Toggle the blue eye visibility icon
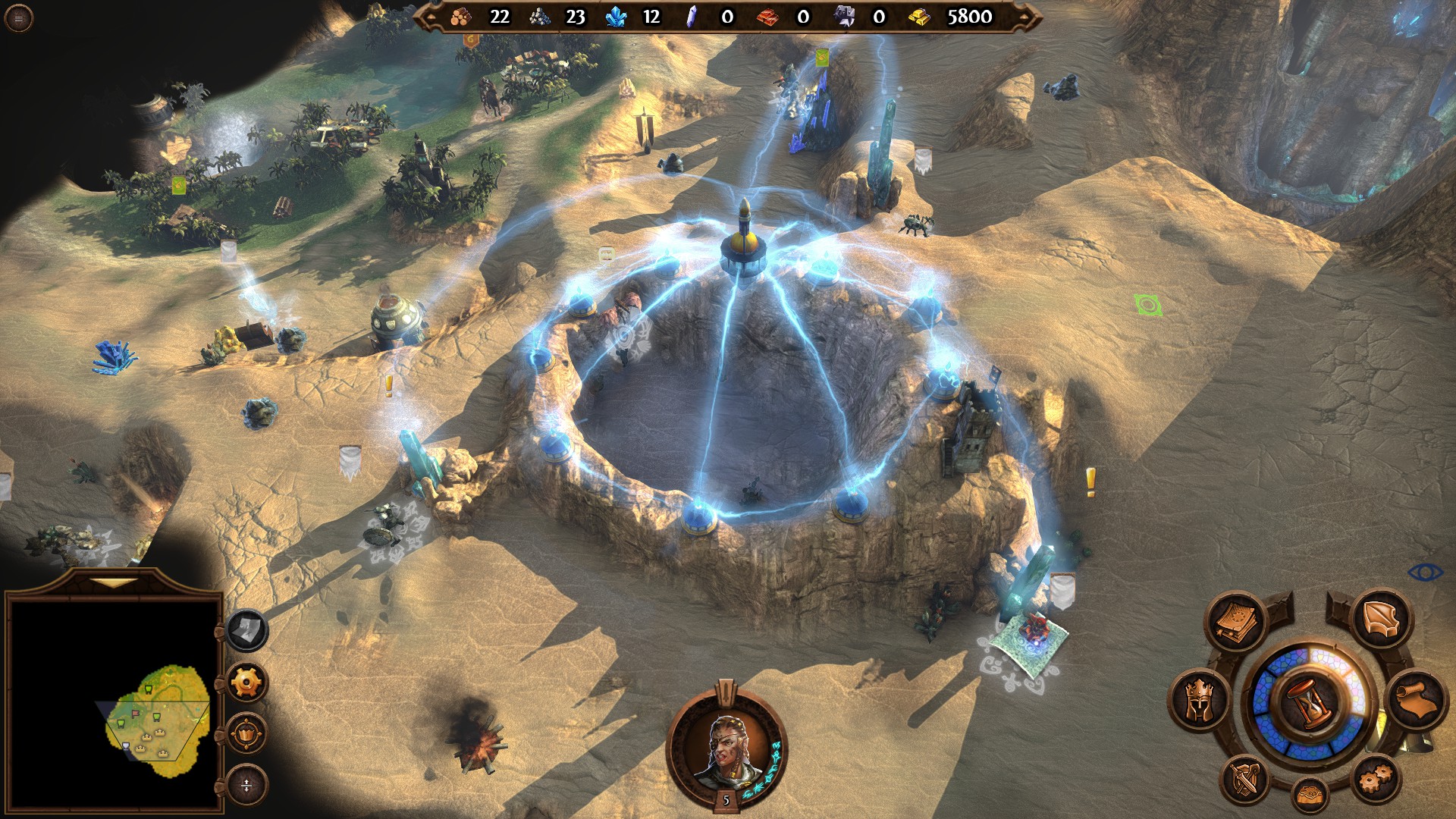Image resolution: width=1456 pixels, height=819 pixels. pos(1424,572)
